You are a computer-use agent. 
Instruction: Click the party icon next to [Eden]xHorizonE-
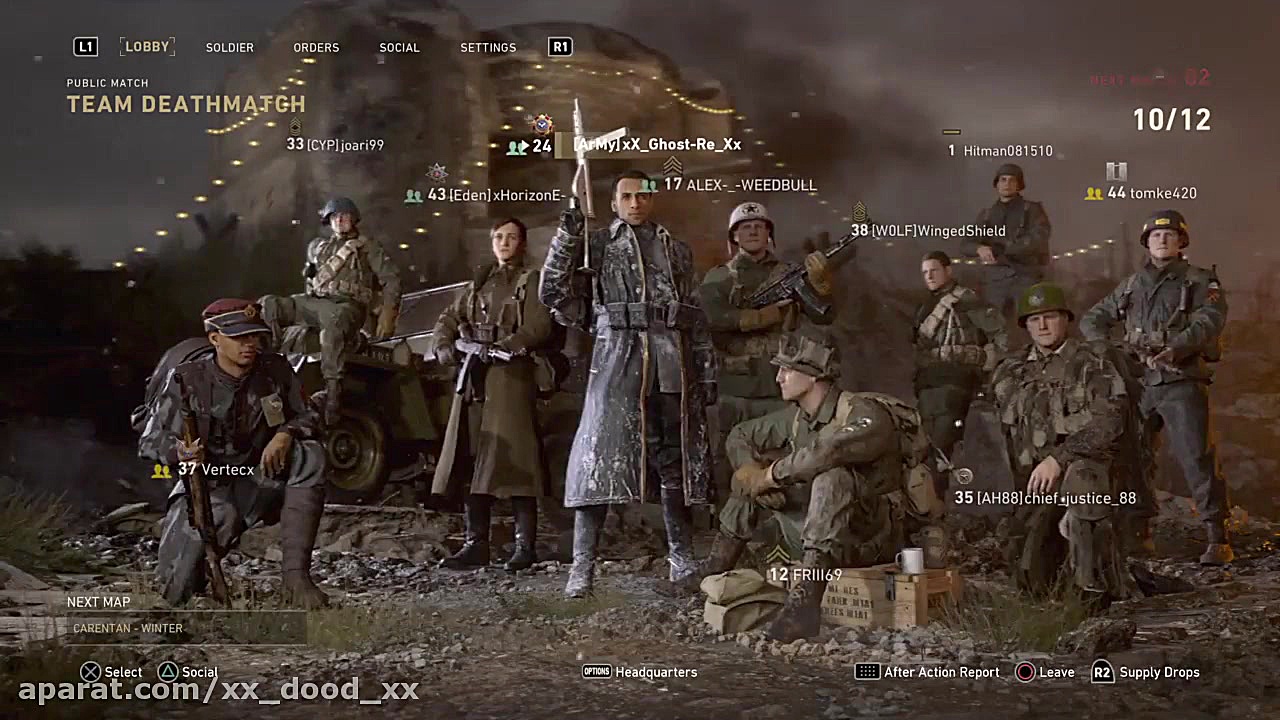pyautogui.click(x=413, y=195)
